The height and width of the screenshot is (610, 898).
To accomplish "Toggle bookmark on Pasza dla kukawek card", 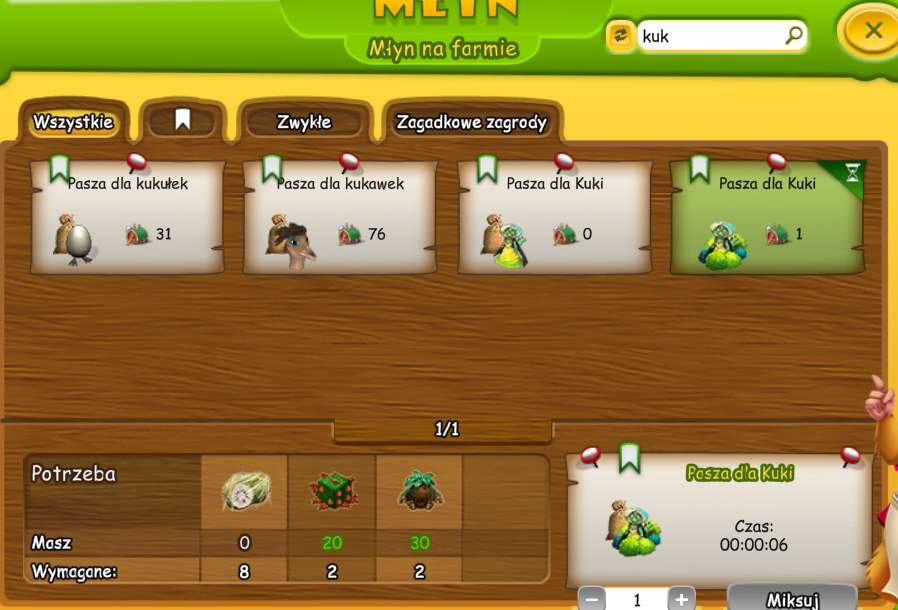I will click(x=272, y=167).
